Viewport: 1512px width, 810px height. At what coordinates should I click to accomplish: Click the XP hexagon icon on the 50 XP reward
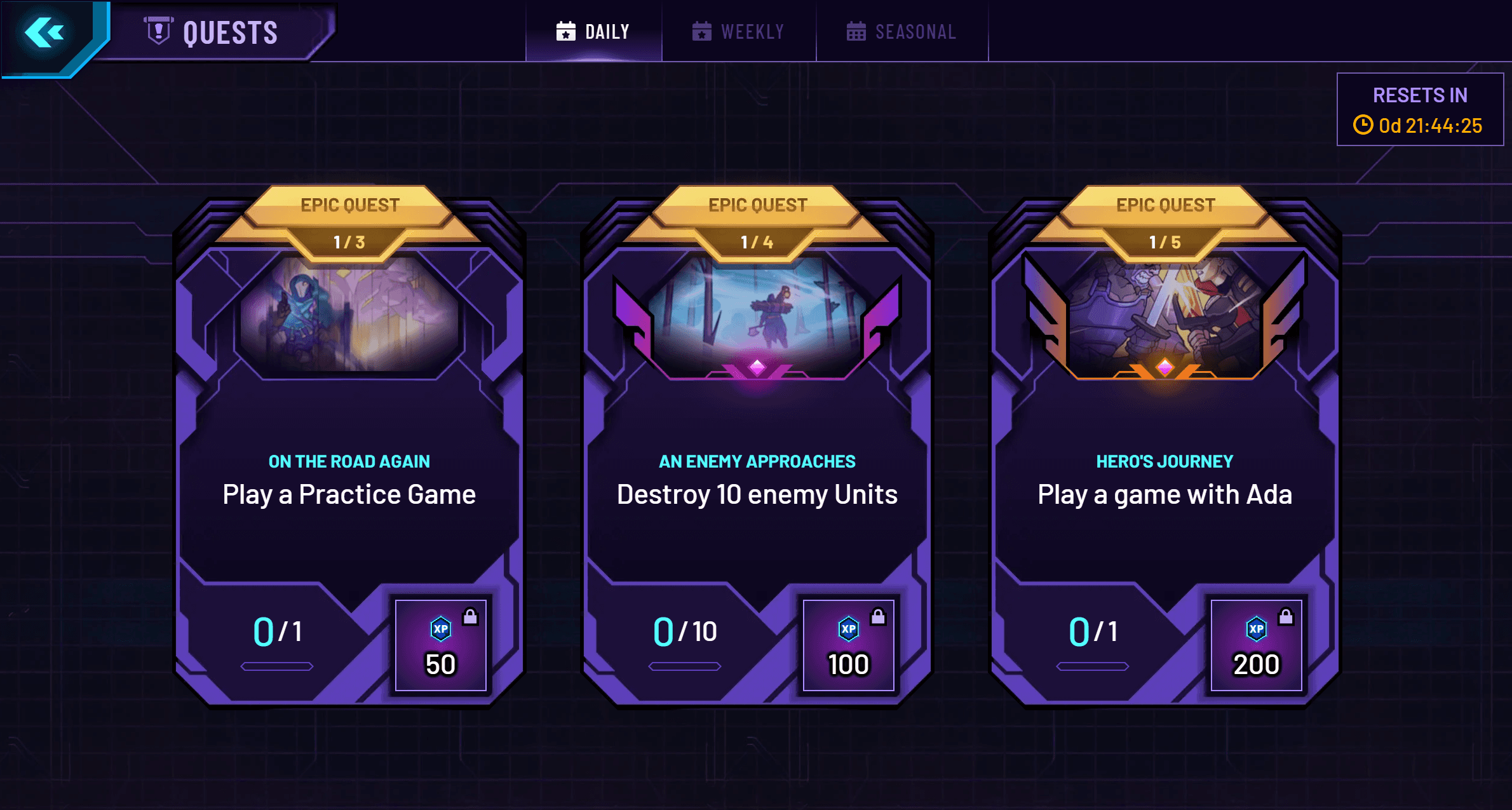click(440, 630)
